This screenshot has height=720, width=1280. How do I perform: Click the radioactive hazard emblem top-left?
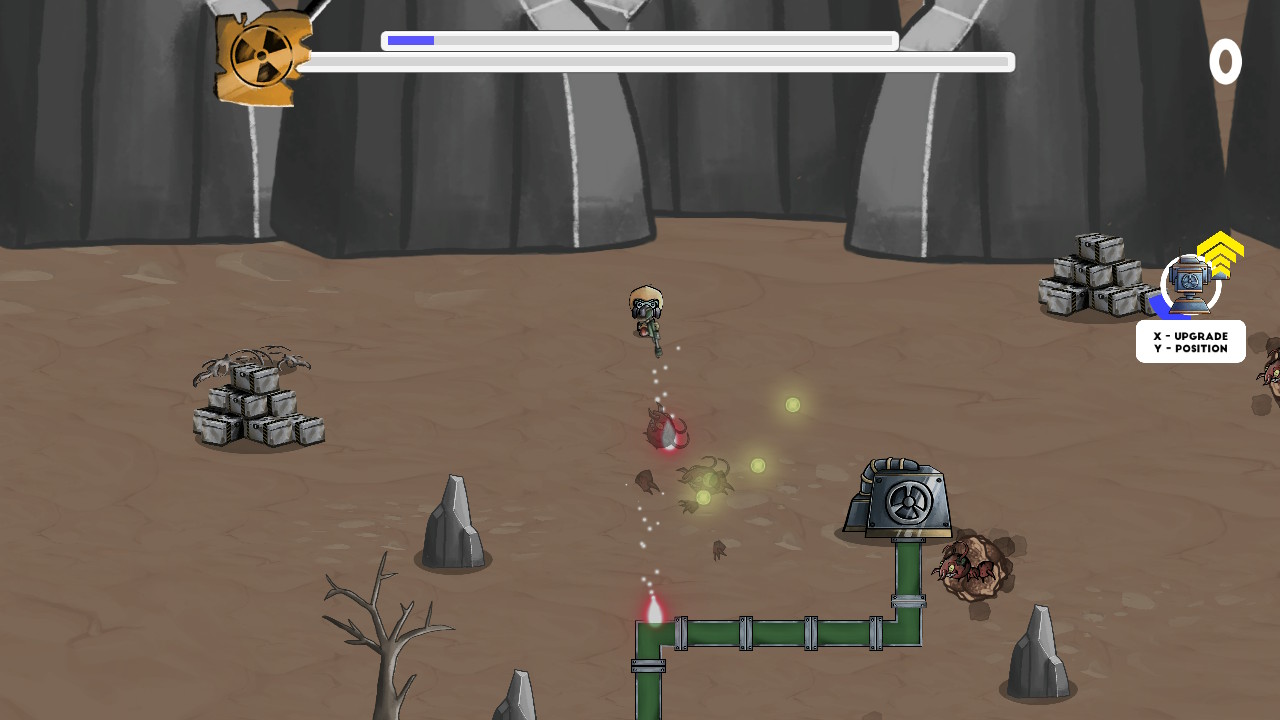coord(262,55)
